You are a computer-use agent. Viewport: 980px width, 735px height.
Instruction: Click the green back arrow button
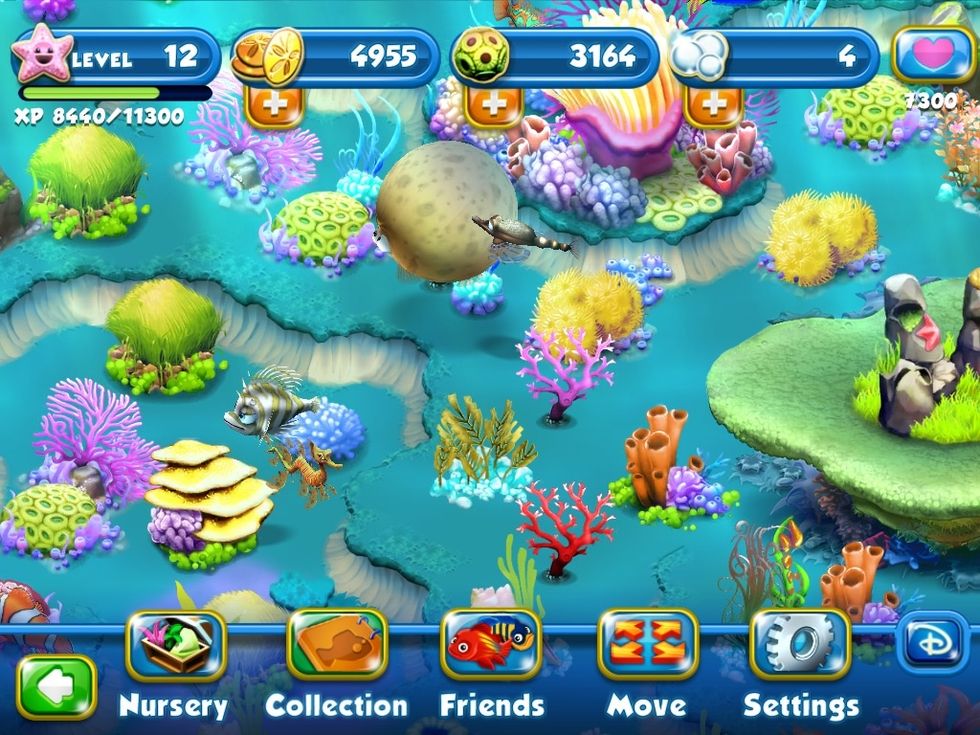click(x=56, y=687)
